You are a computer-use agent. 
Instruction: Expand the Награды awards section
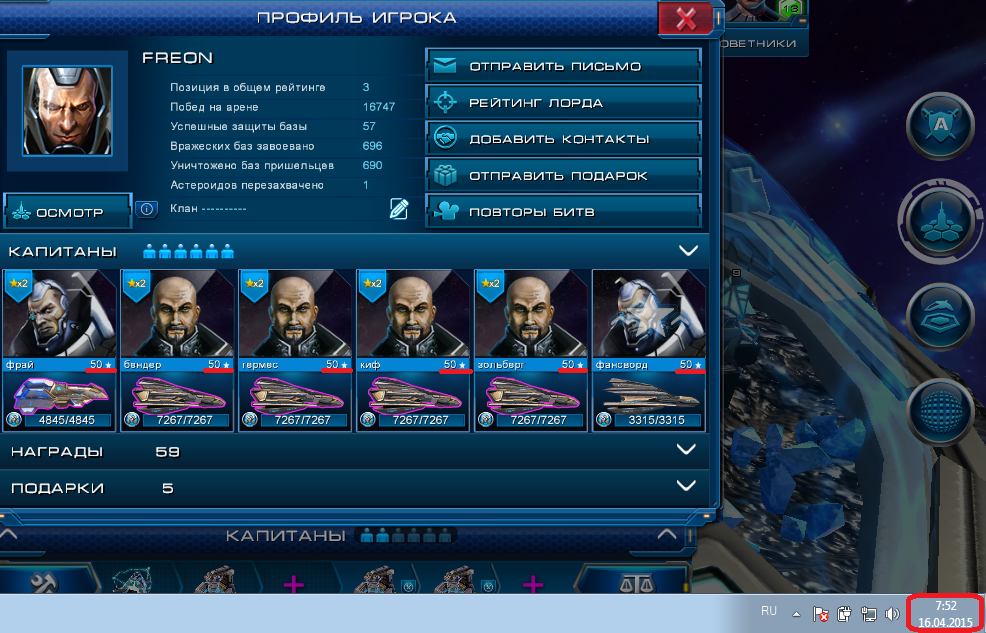coord(687,450)
